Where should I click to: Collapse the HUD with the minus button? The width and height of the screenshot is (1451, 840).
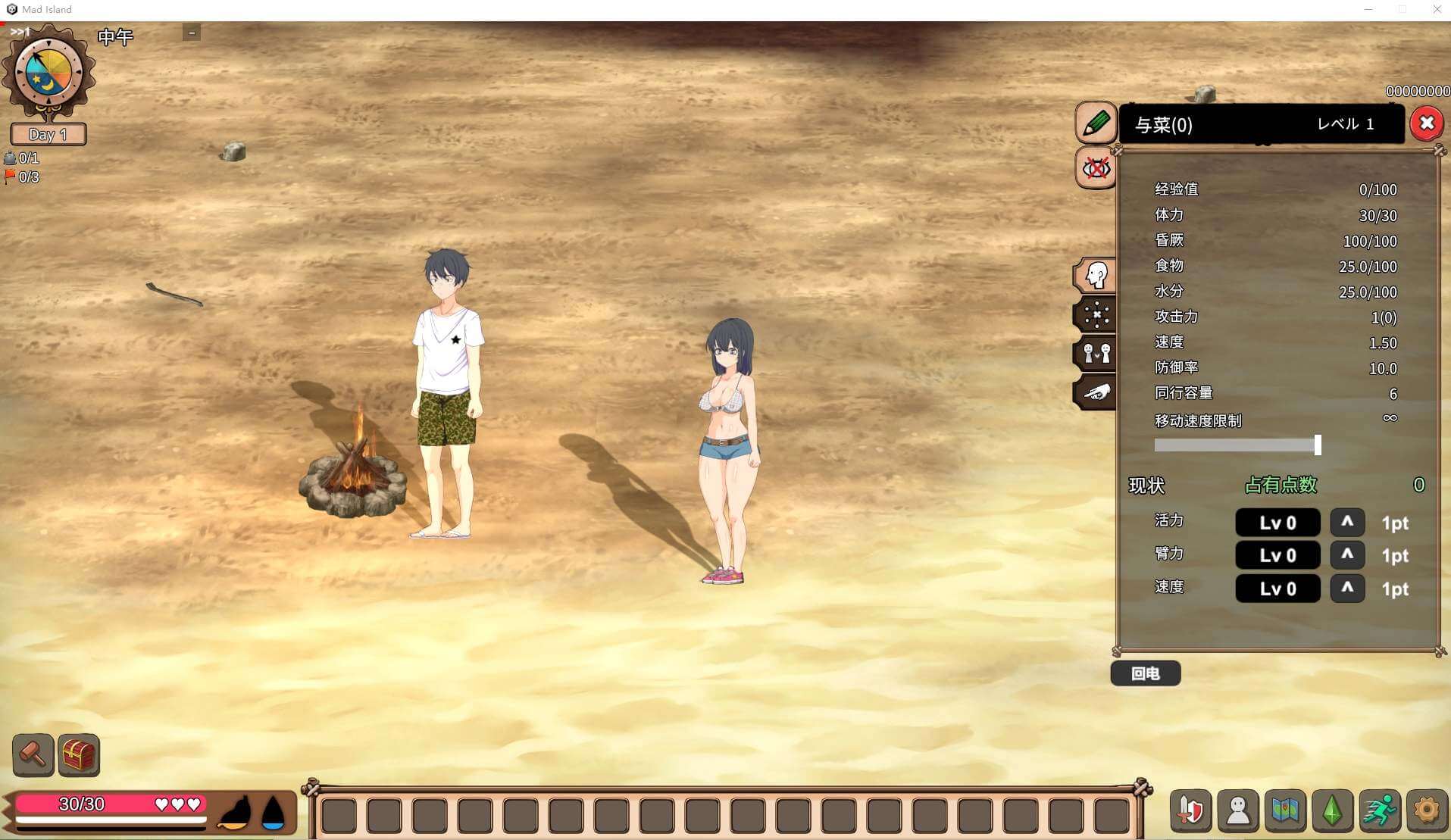pos(192,33)
